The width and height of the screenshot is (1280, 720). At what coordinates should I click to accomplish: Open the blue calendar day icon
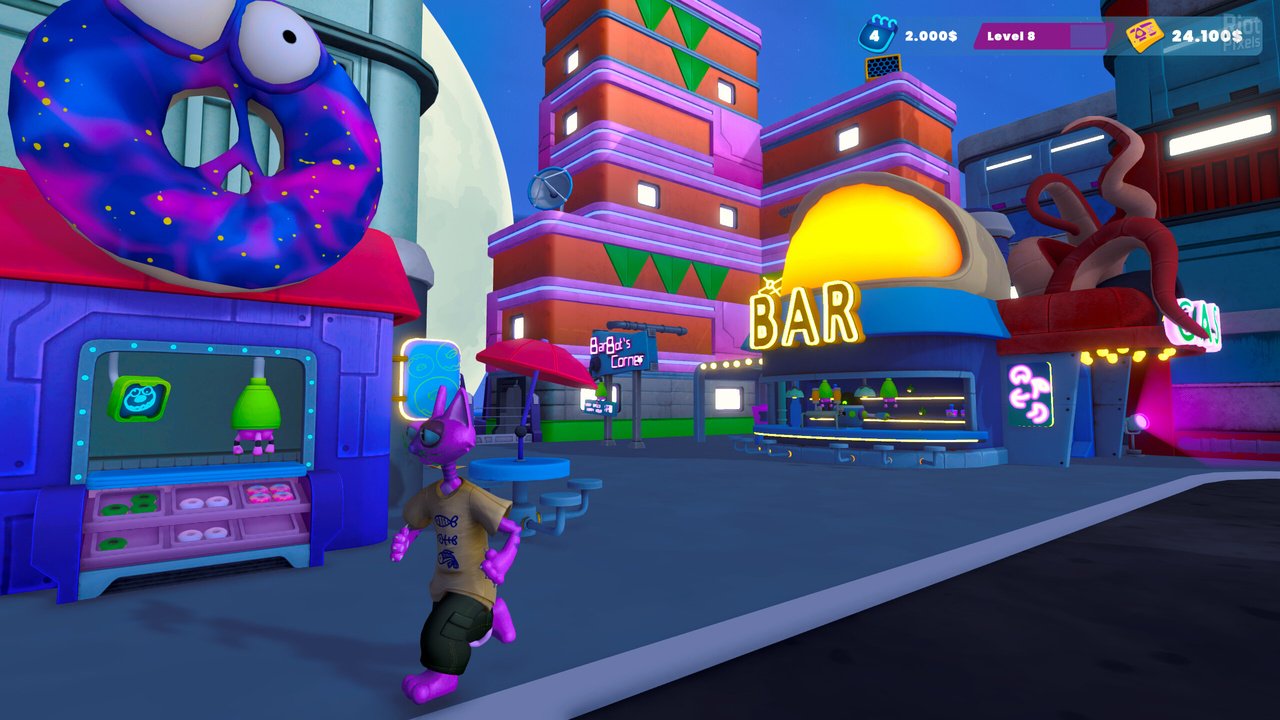click(876, 35)
